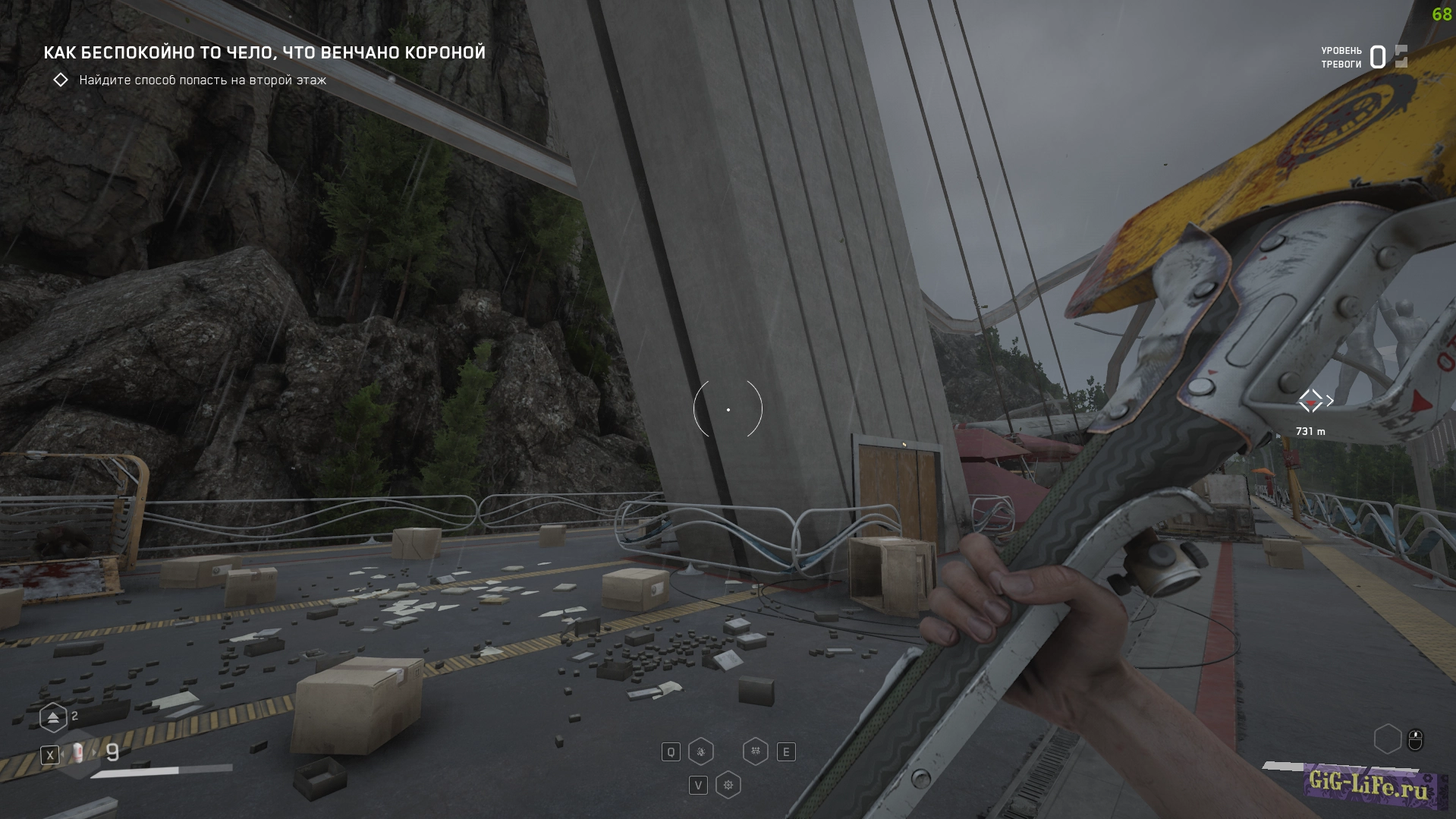The image size is (1456, 819).
Task: Select the double-triangle hexagon icon
Action: click(53, 717)
